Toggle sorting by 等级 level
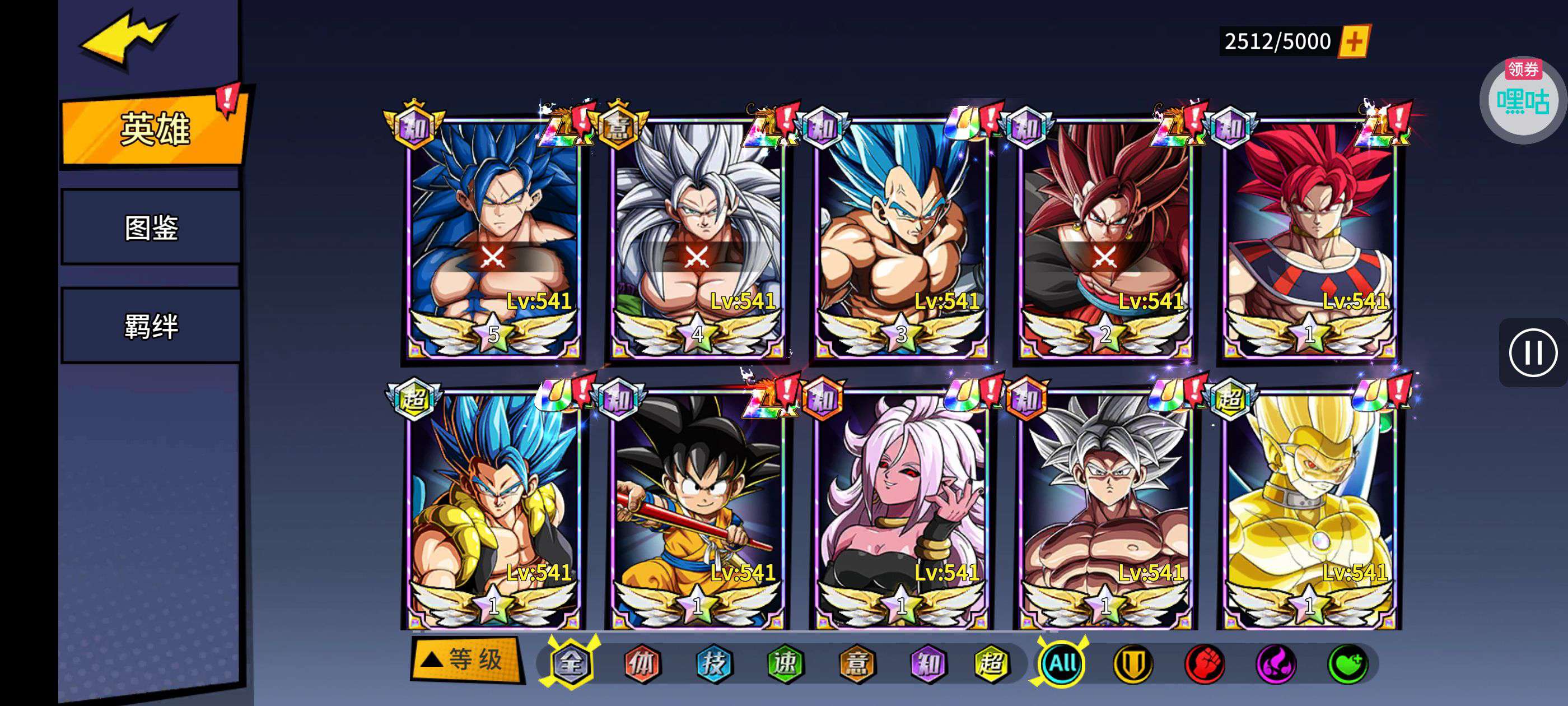This screenshot has height=706, width=1568. (x=466, y=659)
